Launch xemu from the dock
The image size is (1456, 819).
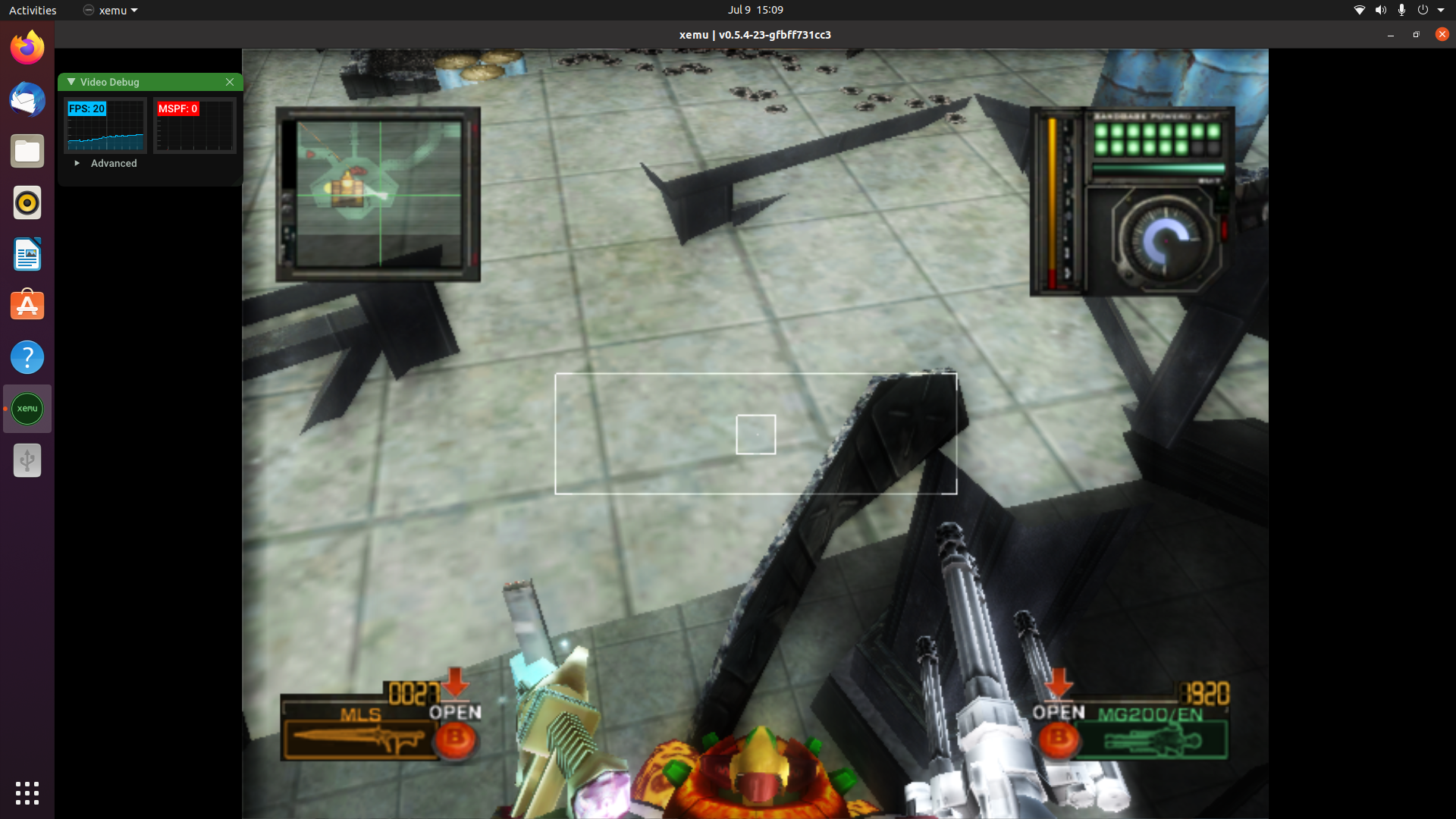pos(27,408)
